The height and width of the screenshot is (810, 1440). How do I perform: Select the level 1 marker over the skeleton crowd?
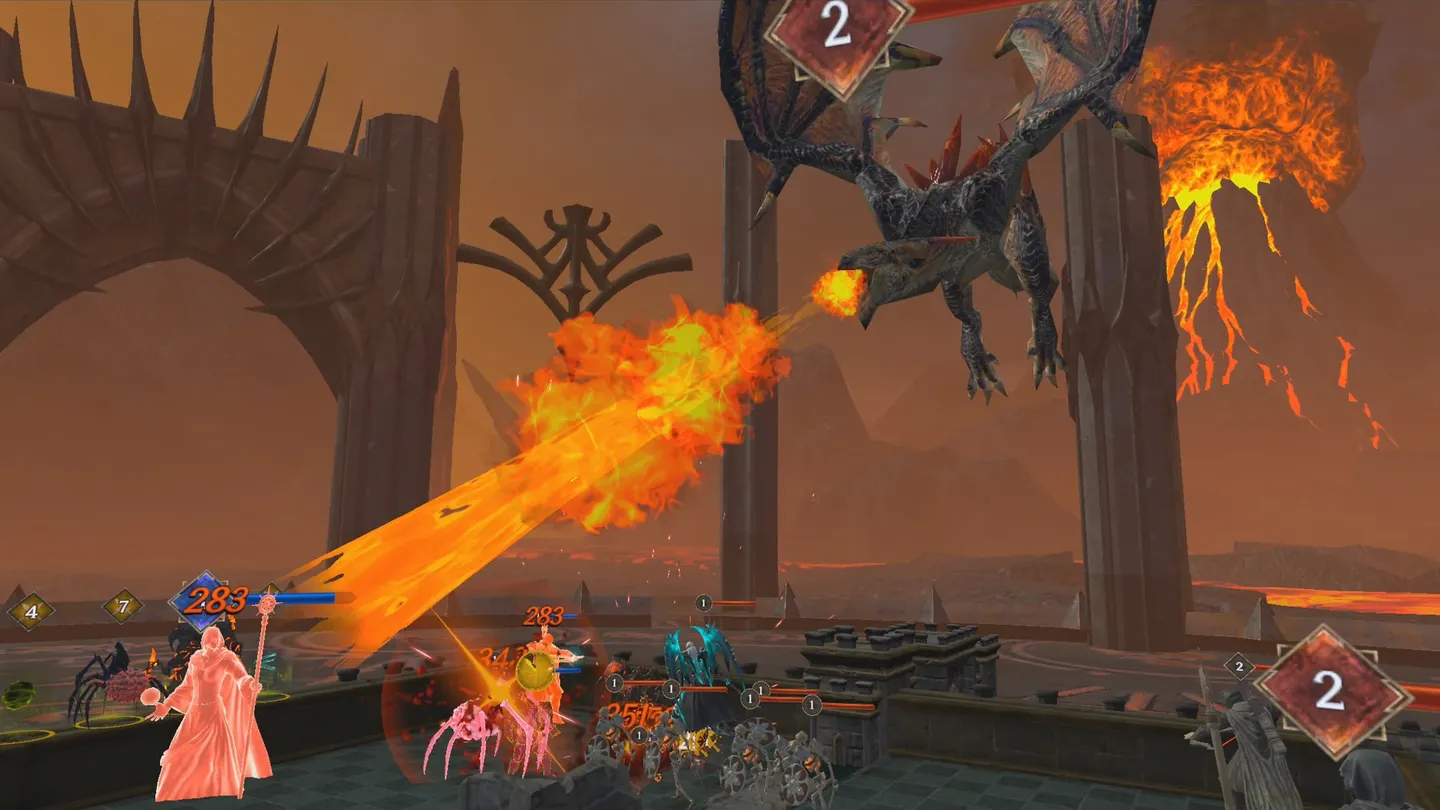[x=639, y=735]
